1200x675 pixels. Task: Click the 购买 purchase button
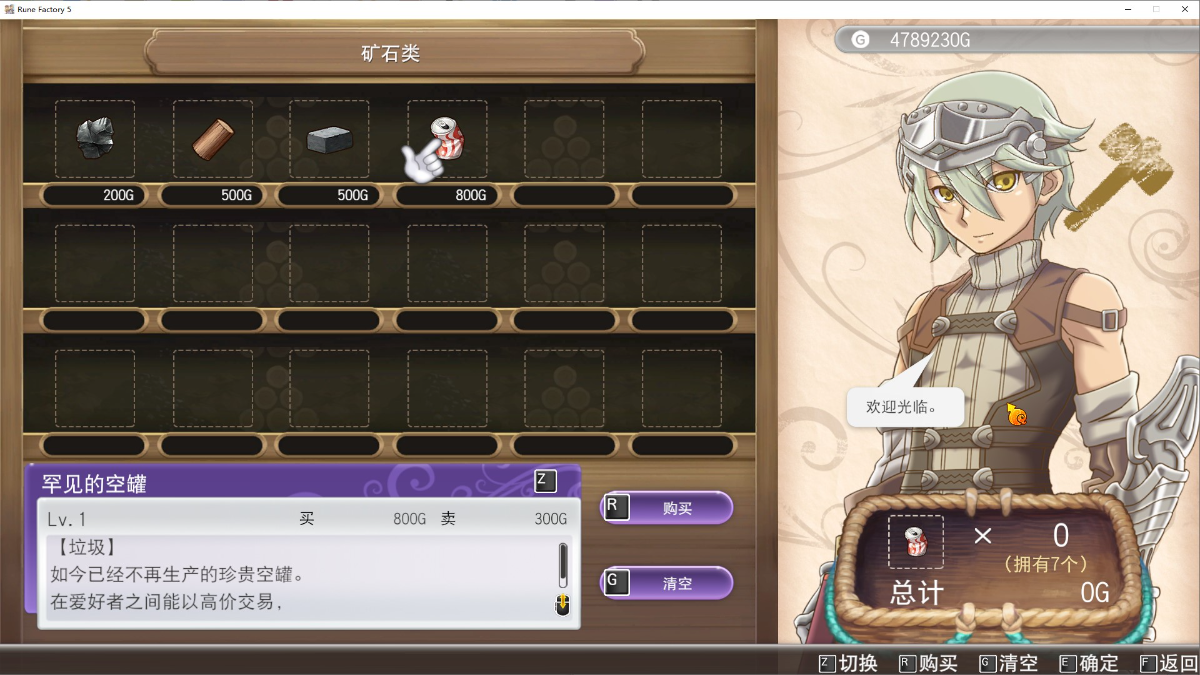667,508
